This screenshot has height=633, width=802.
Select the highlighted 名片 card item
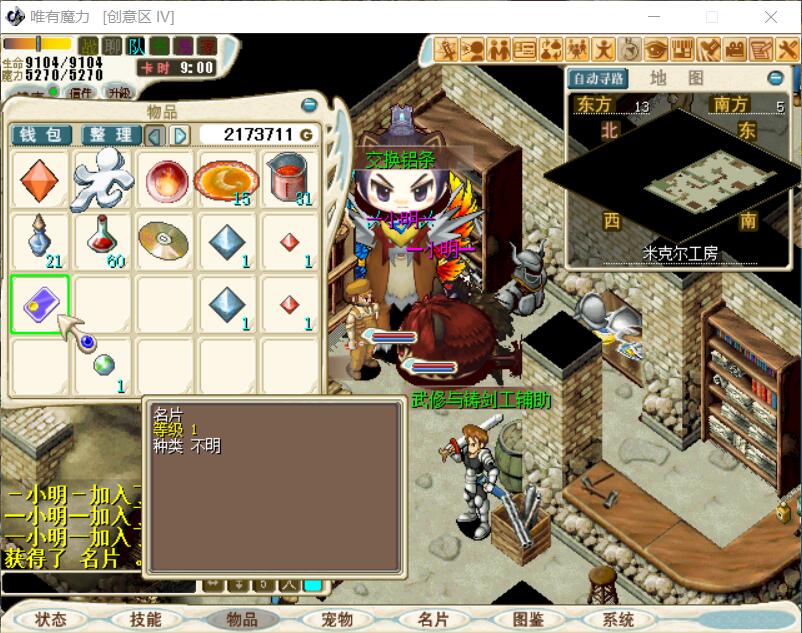tap(40, 304)
